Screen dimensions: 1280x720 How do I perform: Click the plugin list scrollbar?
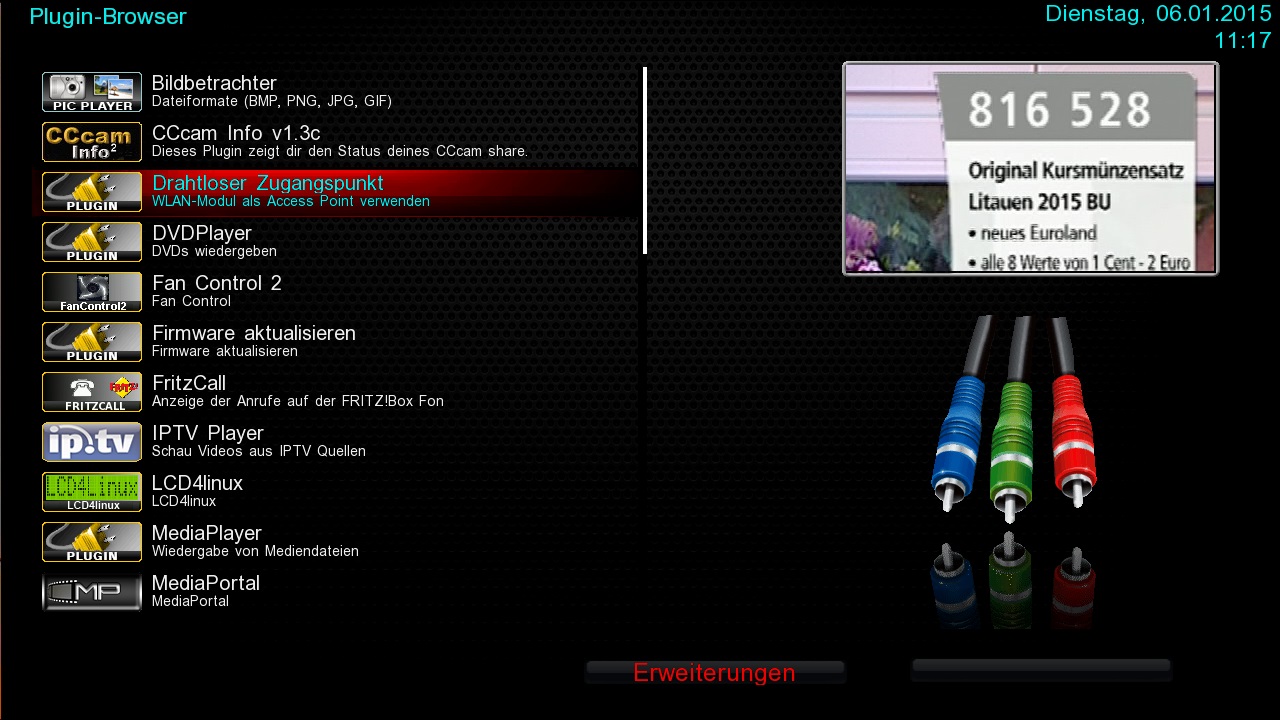click(645, 160)
